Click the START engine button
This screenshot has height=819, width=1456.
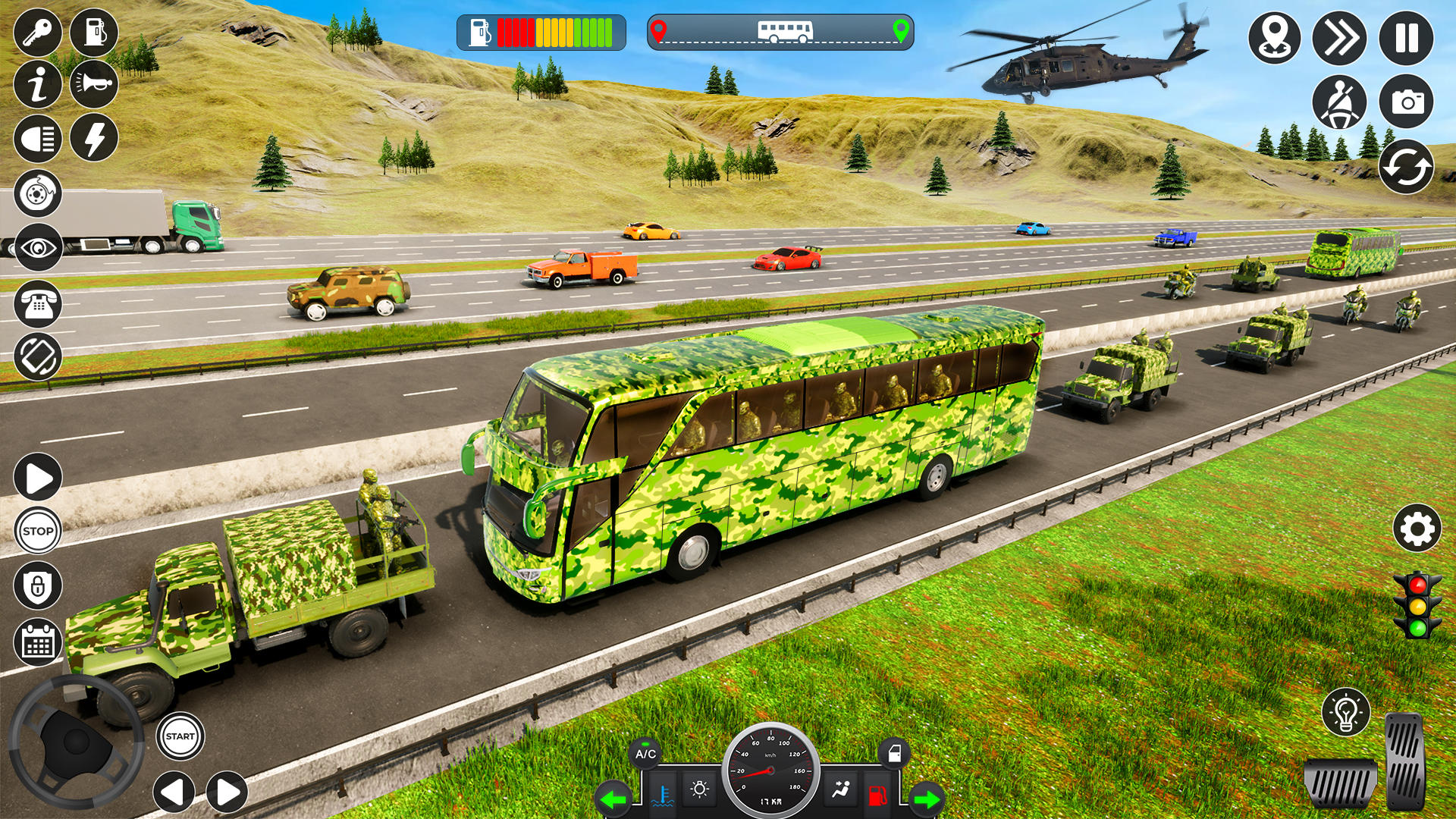point(180,736)
